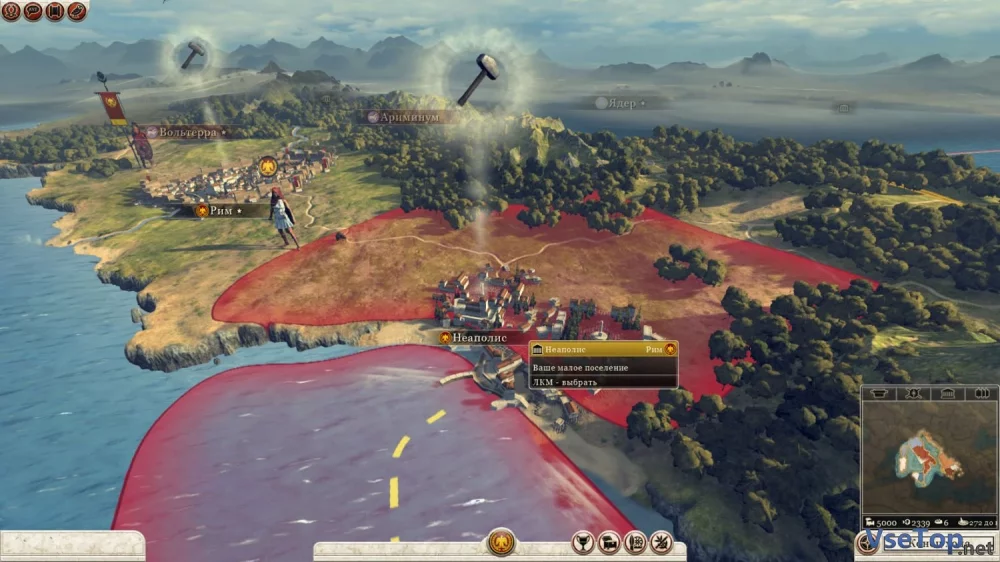
Task: Open the feather and wheel technology button
Action: click(x=634, y=543)
